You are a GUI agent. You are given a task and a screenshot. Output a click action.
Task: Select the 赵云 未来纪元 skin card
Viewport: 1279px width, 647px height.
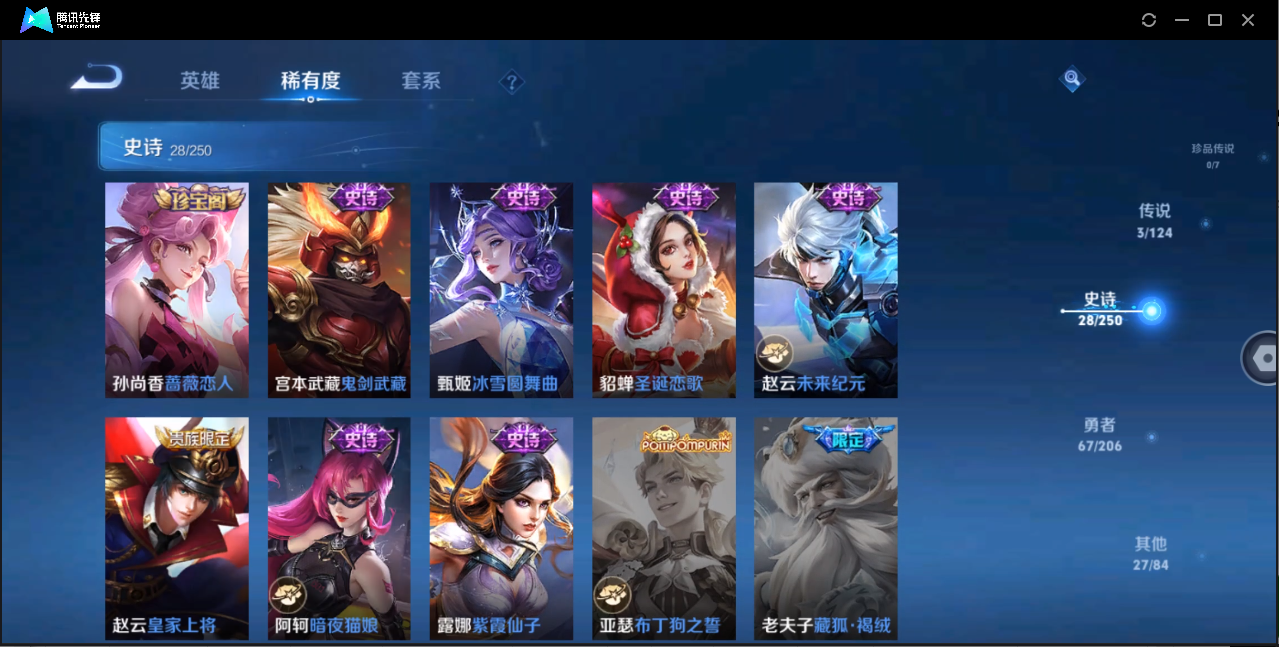point(825,290)
